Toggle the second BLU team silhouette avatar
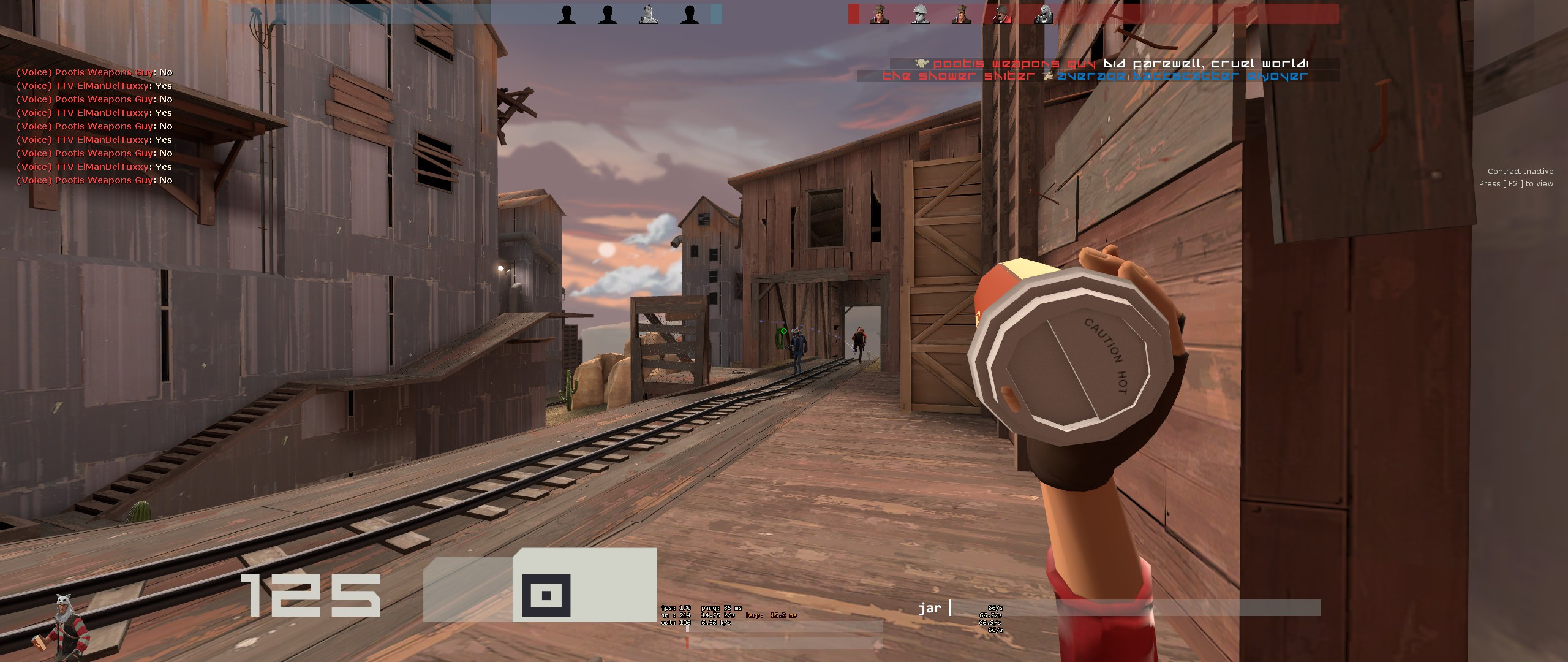 click(x=608, y=15)
